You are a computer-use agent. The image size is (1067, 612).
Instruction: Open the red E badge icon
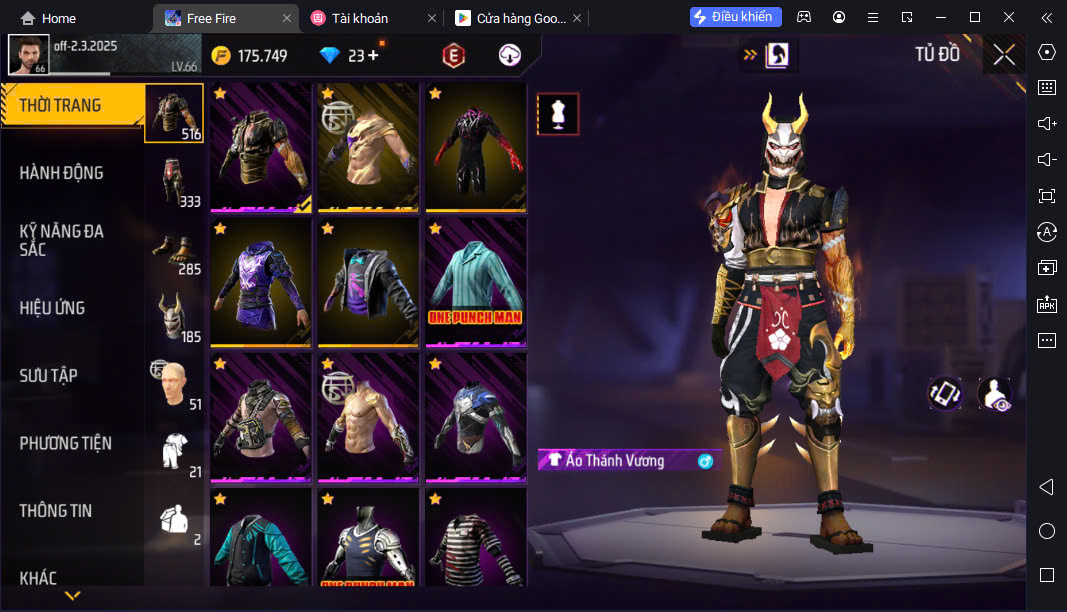click(x=454, y=56)
